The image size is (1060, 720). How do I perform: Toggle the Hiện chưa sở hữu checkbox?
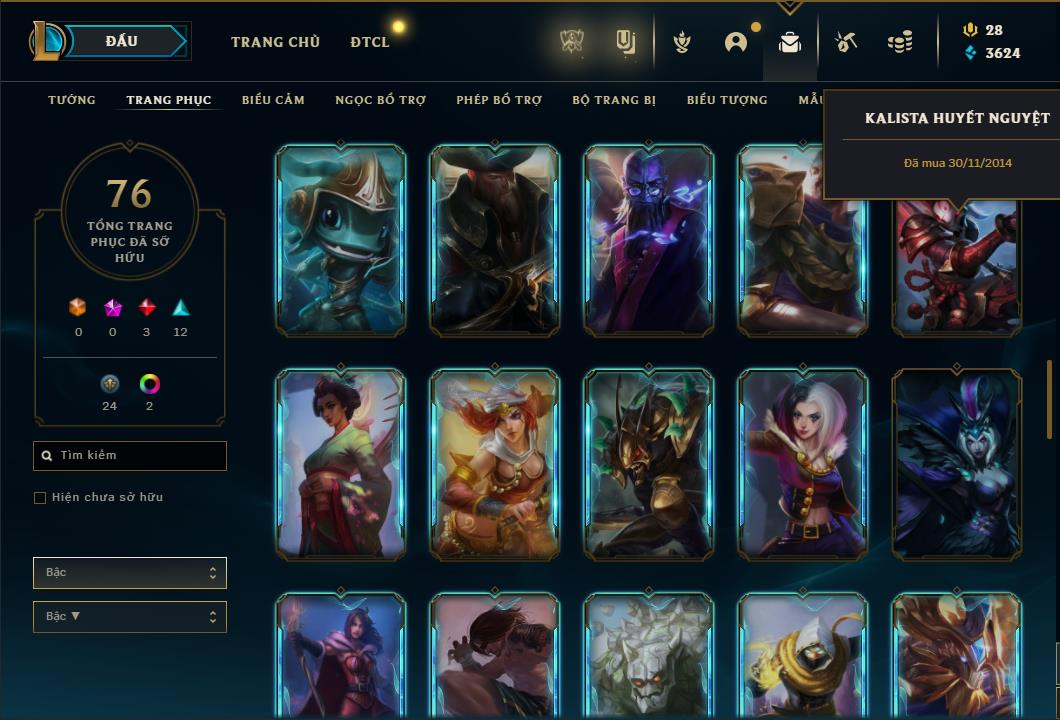click(40, 498)
